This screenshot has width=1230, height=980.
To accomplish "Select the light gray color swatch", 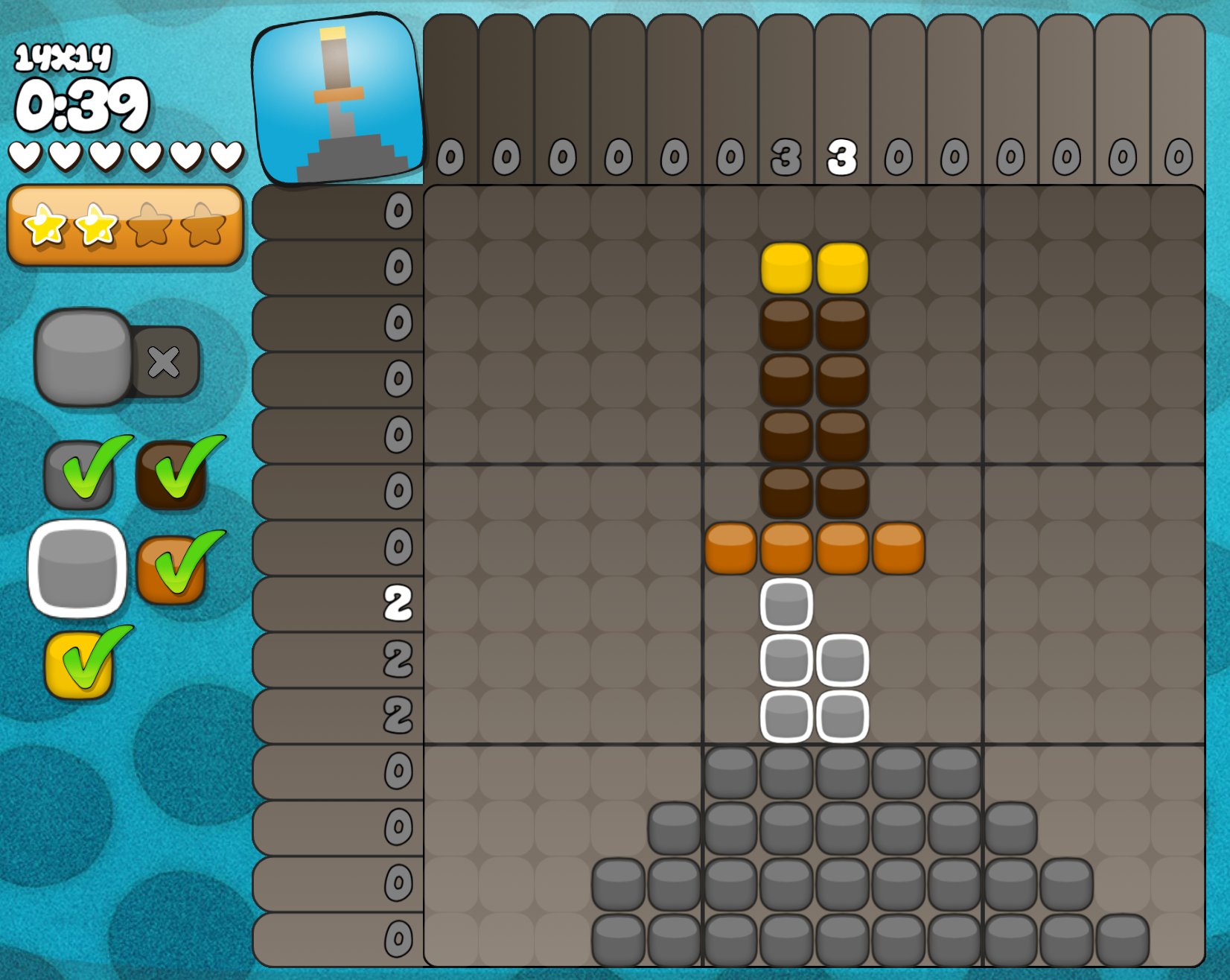I will point(77,569).
